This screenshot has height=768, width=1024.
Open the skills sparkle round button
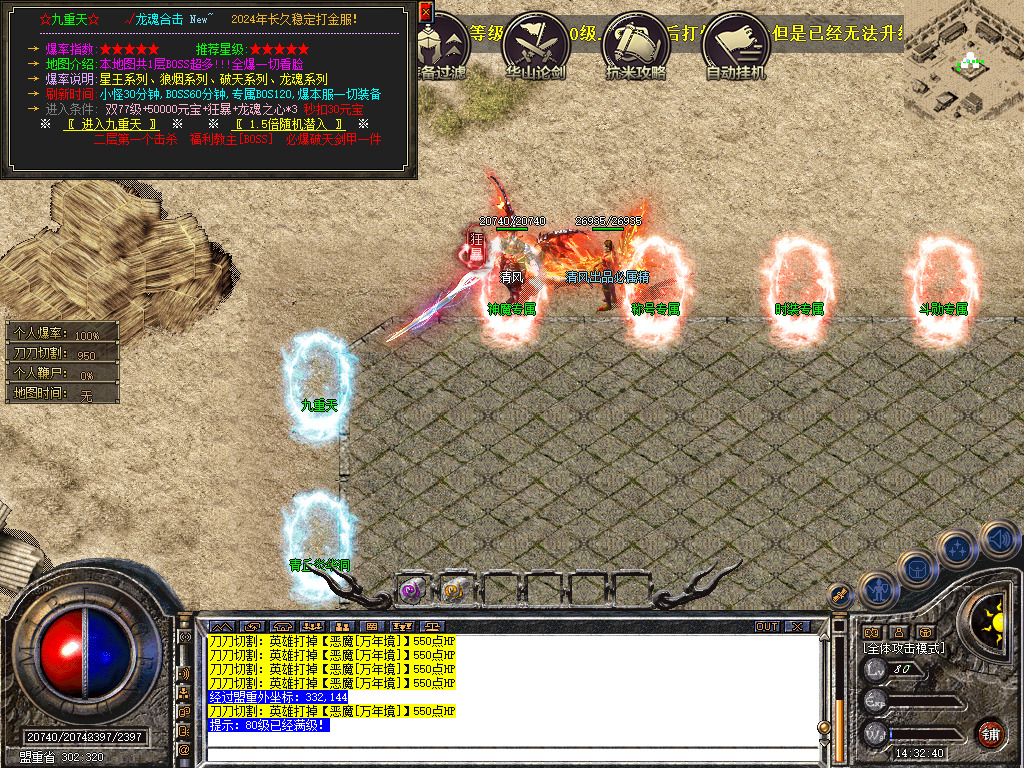[958, 548]
